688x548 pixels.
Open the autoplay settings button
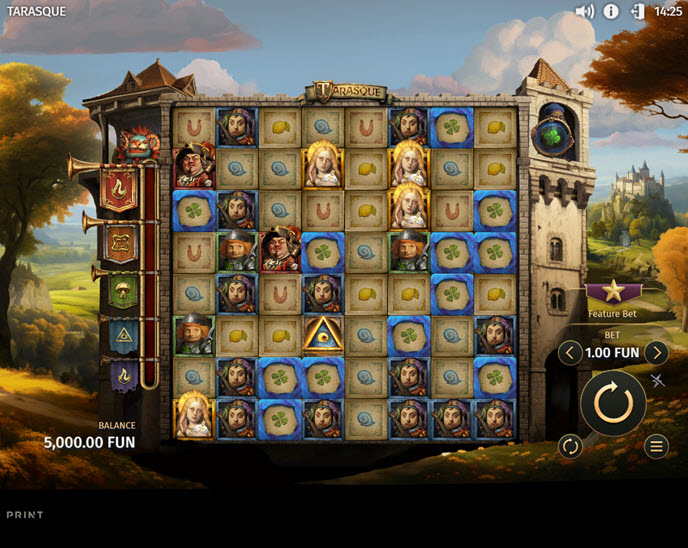(x=570, y=446)
